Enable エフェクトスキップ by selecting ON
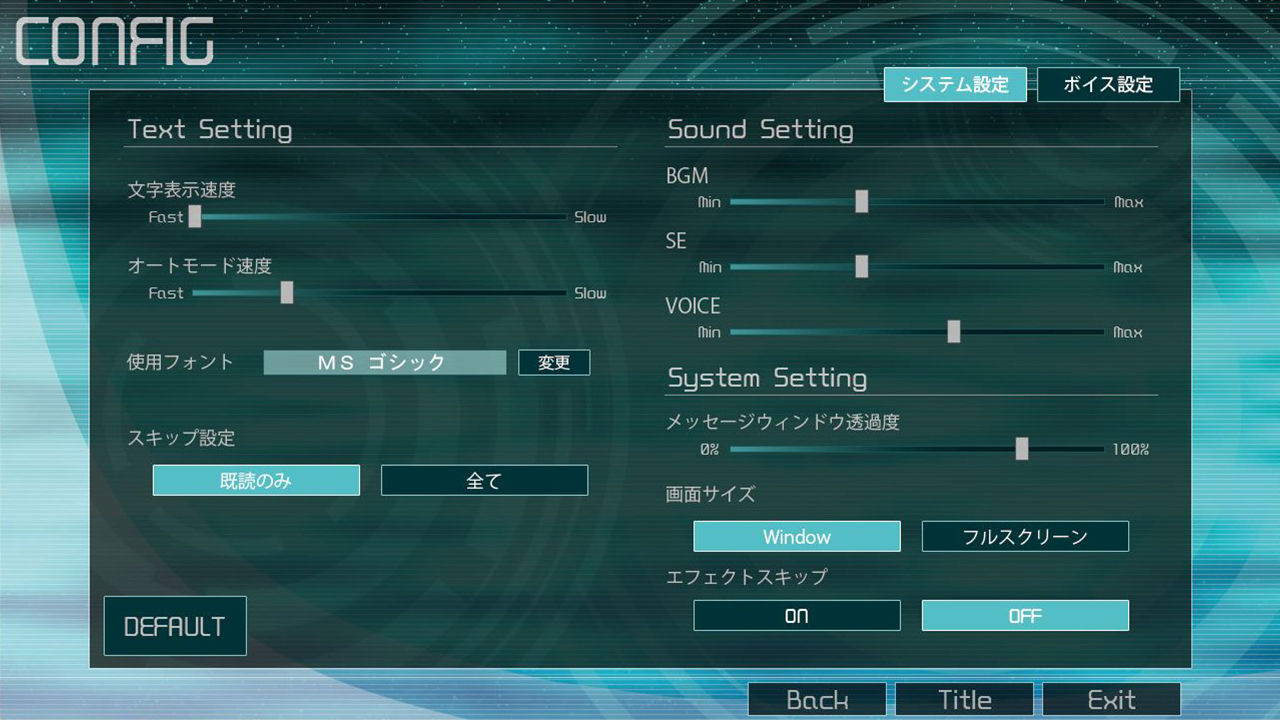This screenshot has width=1280, height=720. point(797,615)
